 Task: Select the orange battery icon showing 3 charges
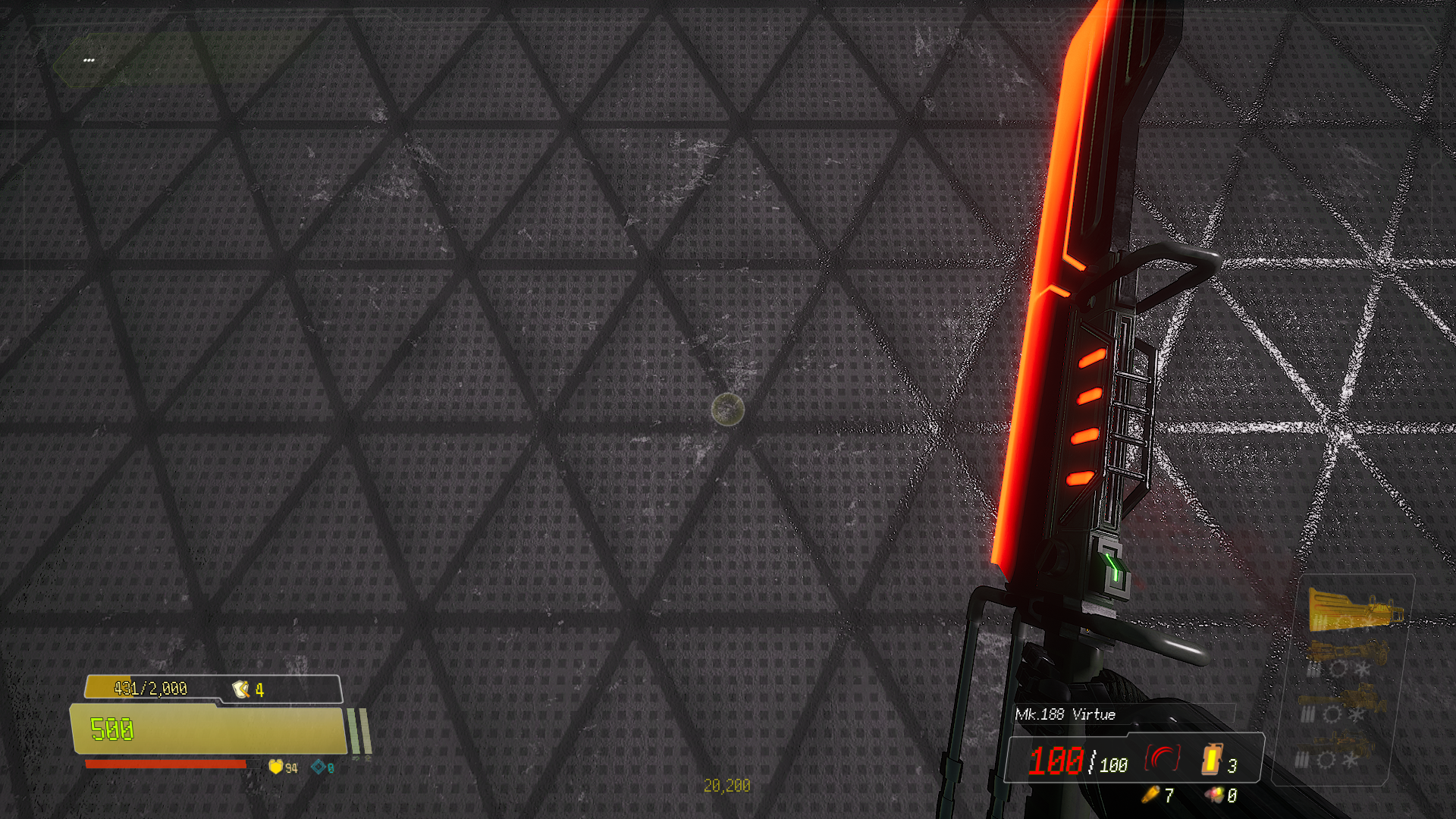(1210, 760)
